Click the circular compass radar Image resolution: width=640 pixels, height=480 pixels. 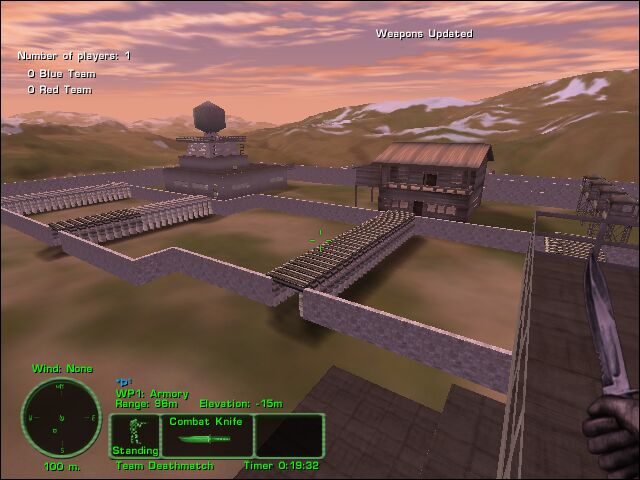[60, 417]
